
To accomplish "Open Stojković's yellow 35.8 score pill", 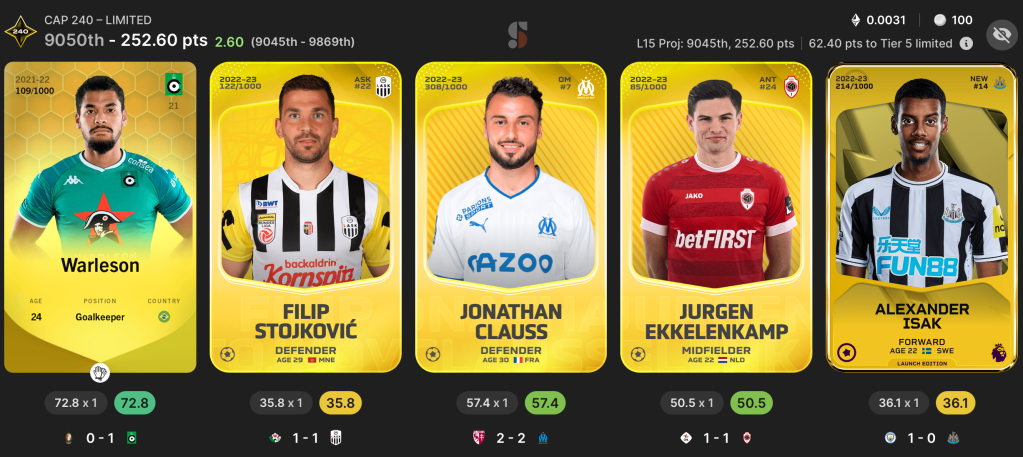I will click(x=340, y=403).
